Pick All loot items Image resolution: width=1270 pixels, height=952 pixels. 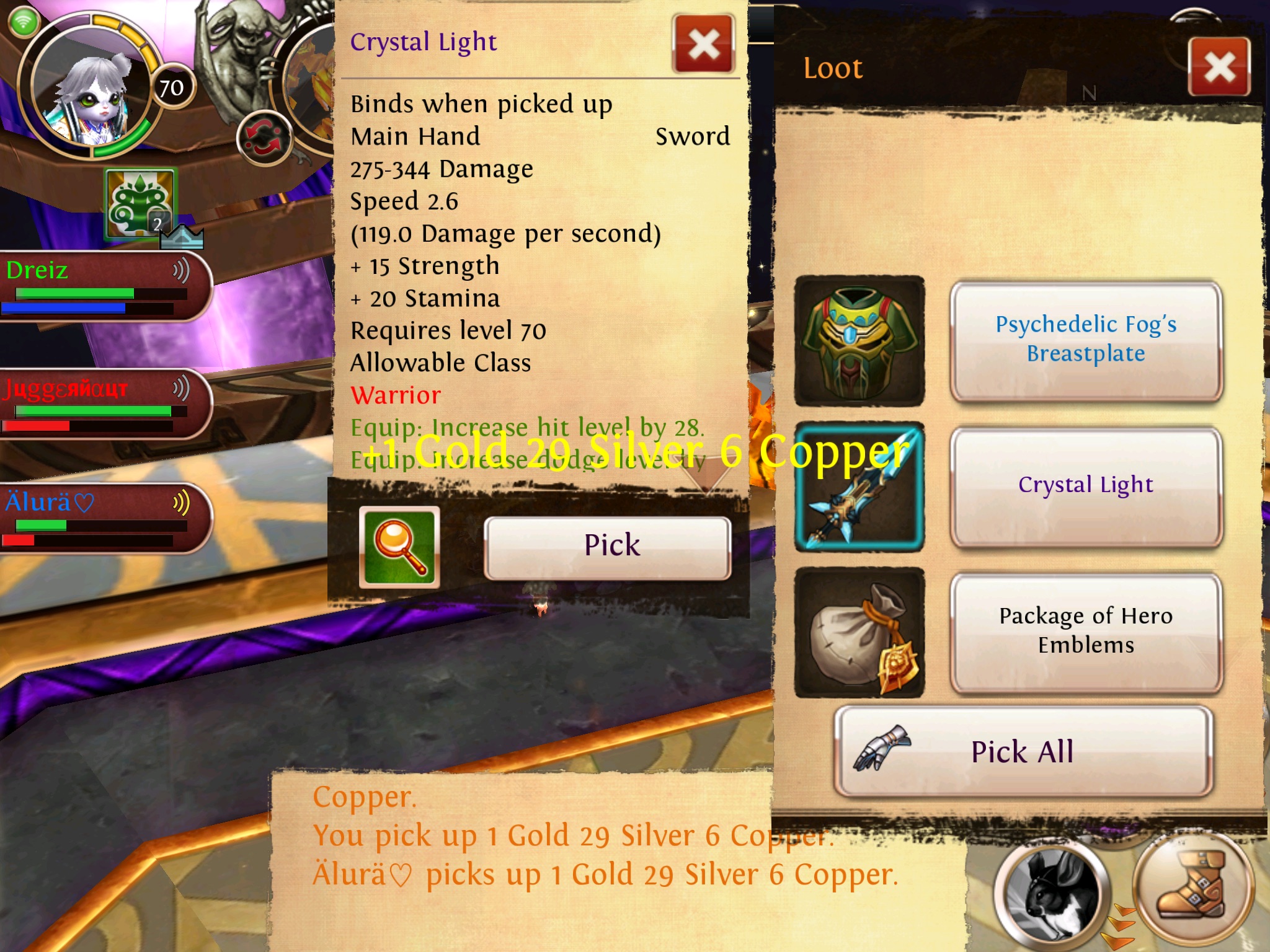pyautogui.click(x=1023, y=752)
